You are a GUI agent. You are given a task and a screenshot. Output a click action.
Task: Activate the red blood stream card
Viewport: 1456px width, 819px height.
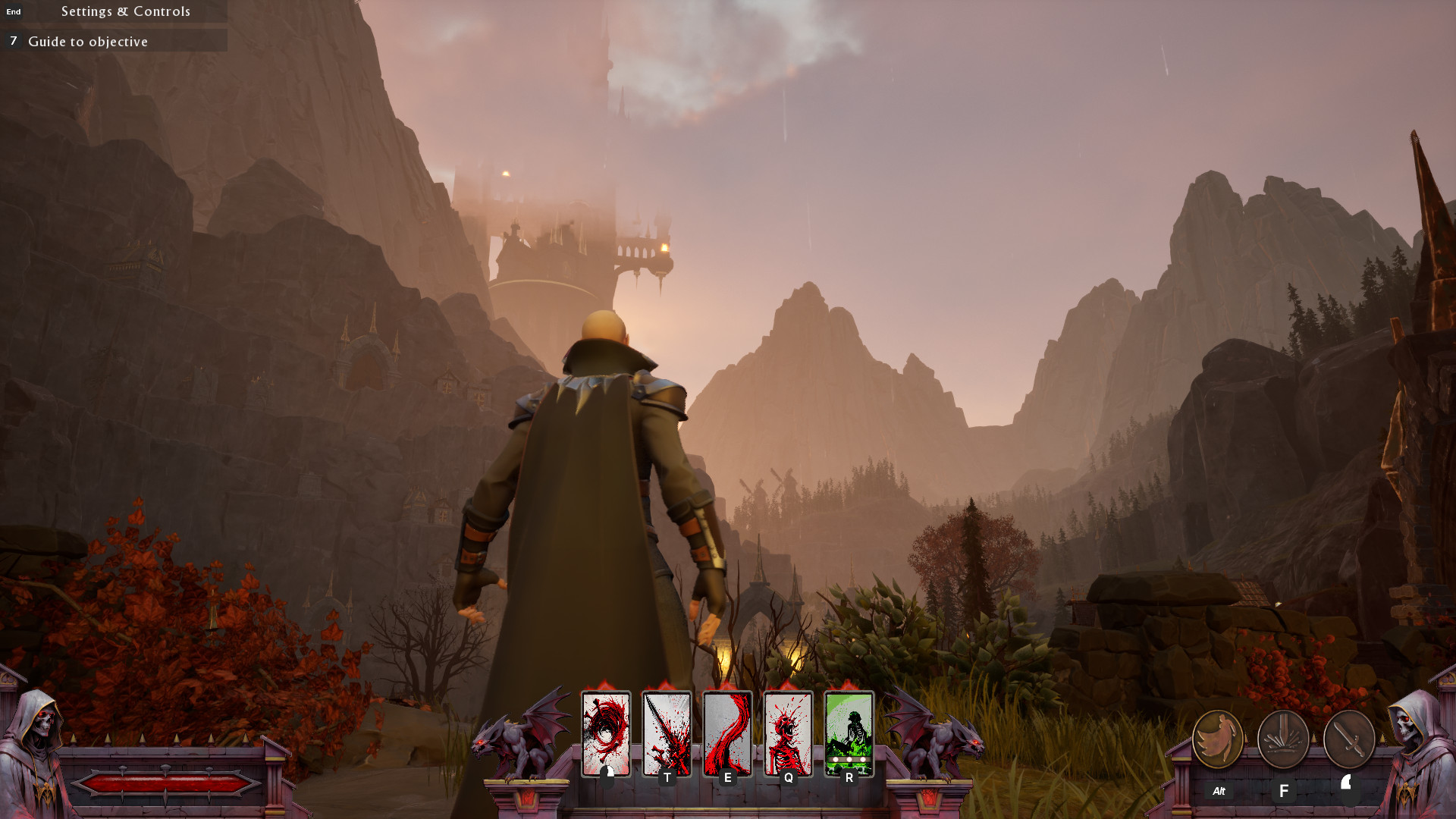pyautogui.click(x=727, y=733)
